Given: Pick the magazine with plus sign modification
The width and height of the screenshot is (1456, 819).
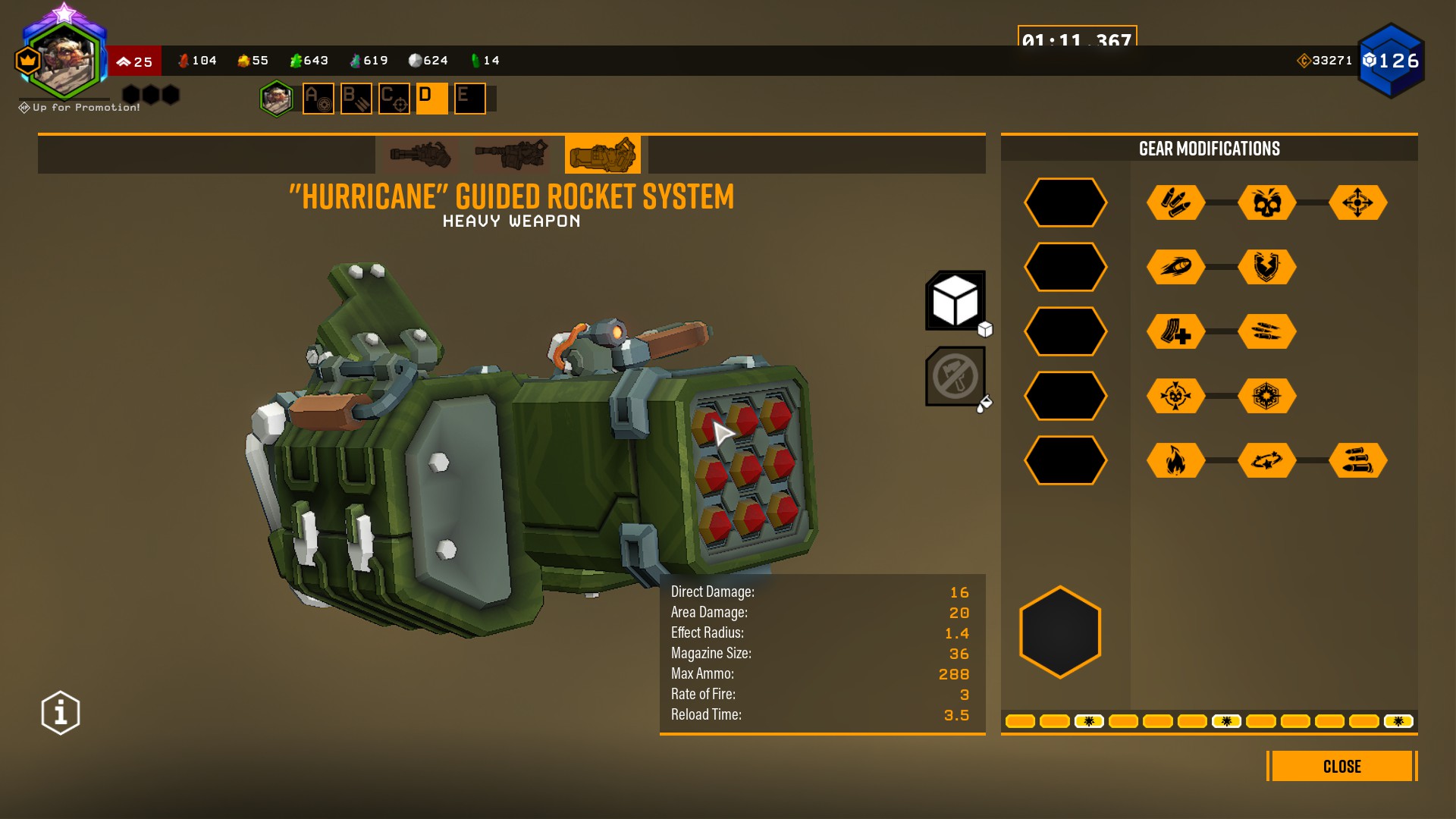Looking at the screenshot, I should tap(1175, 331).
